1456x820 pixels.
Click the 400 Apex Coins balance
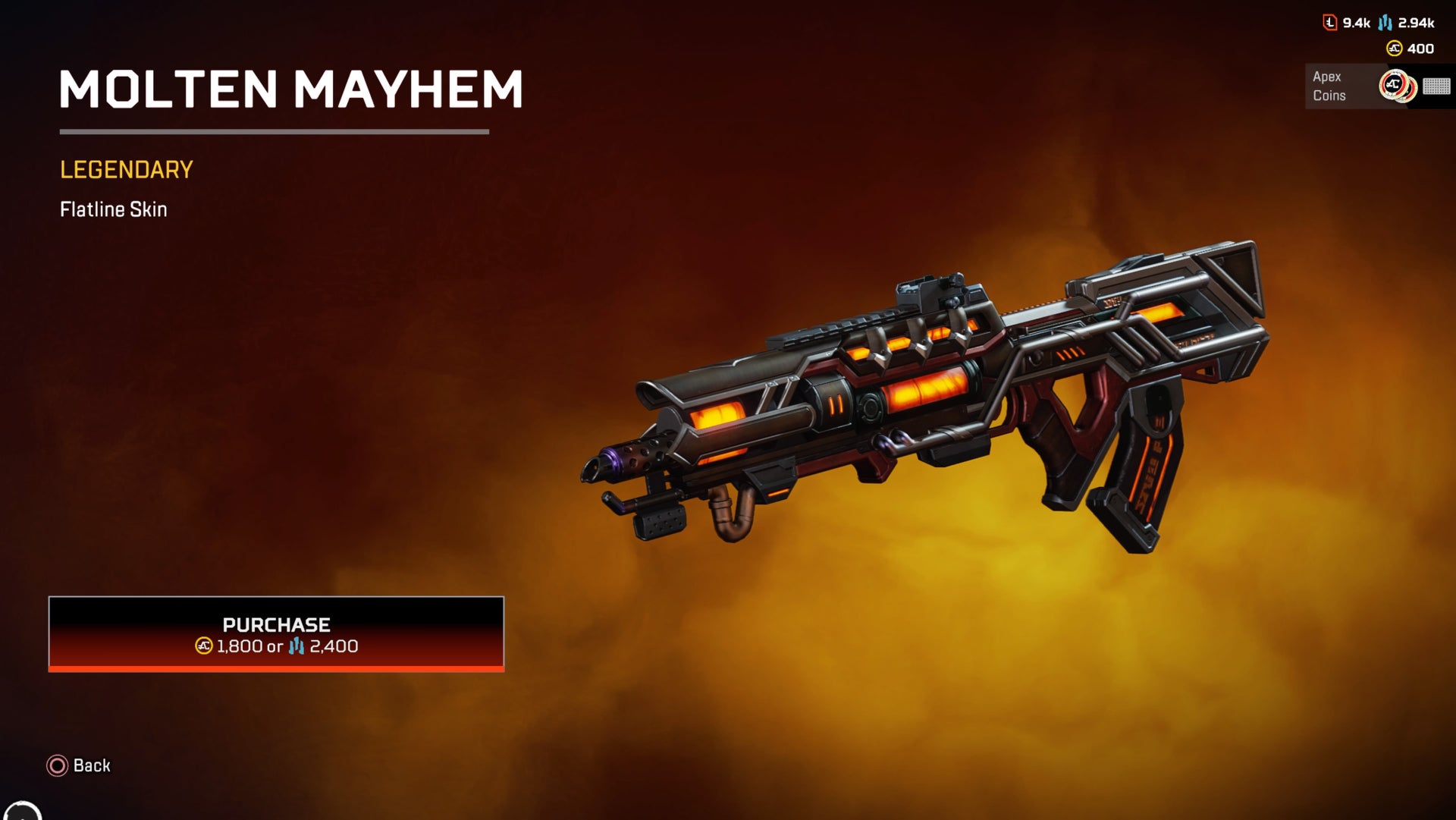(x=1420, y=49)
